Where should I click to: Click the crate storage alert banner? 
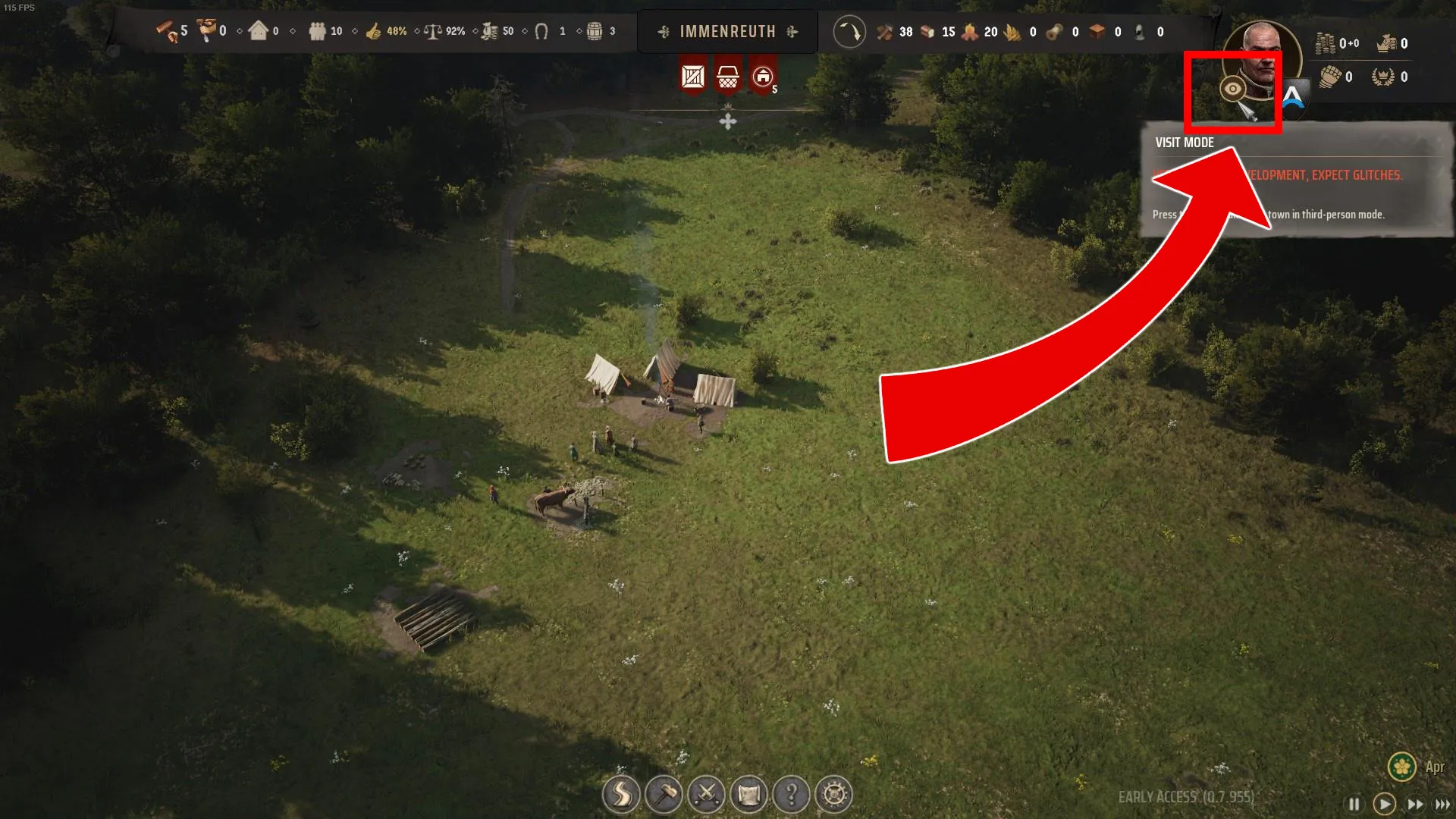692,77
